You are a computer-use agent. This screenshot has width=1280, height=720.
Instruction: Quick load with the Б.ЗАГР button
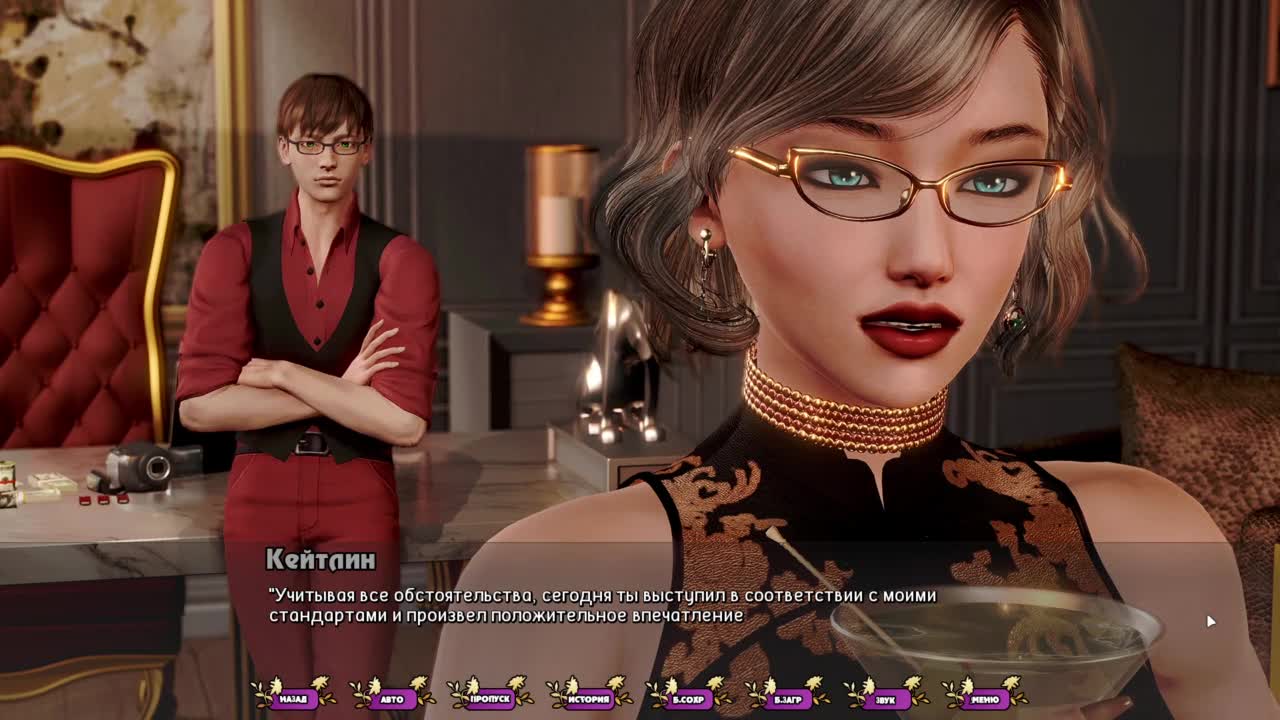pos(787,699)
